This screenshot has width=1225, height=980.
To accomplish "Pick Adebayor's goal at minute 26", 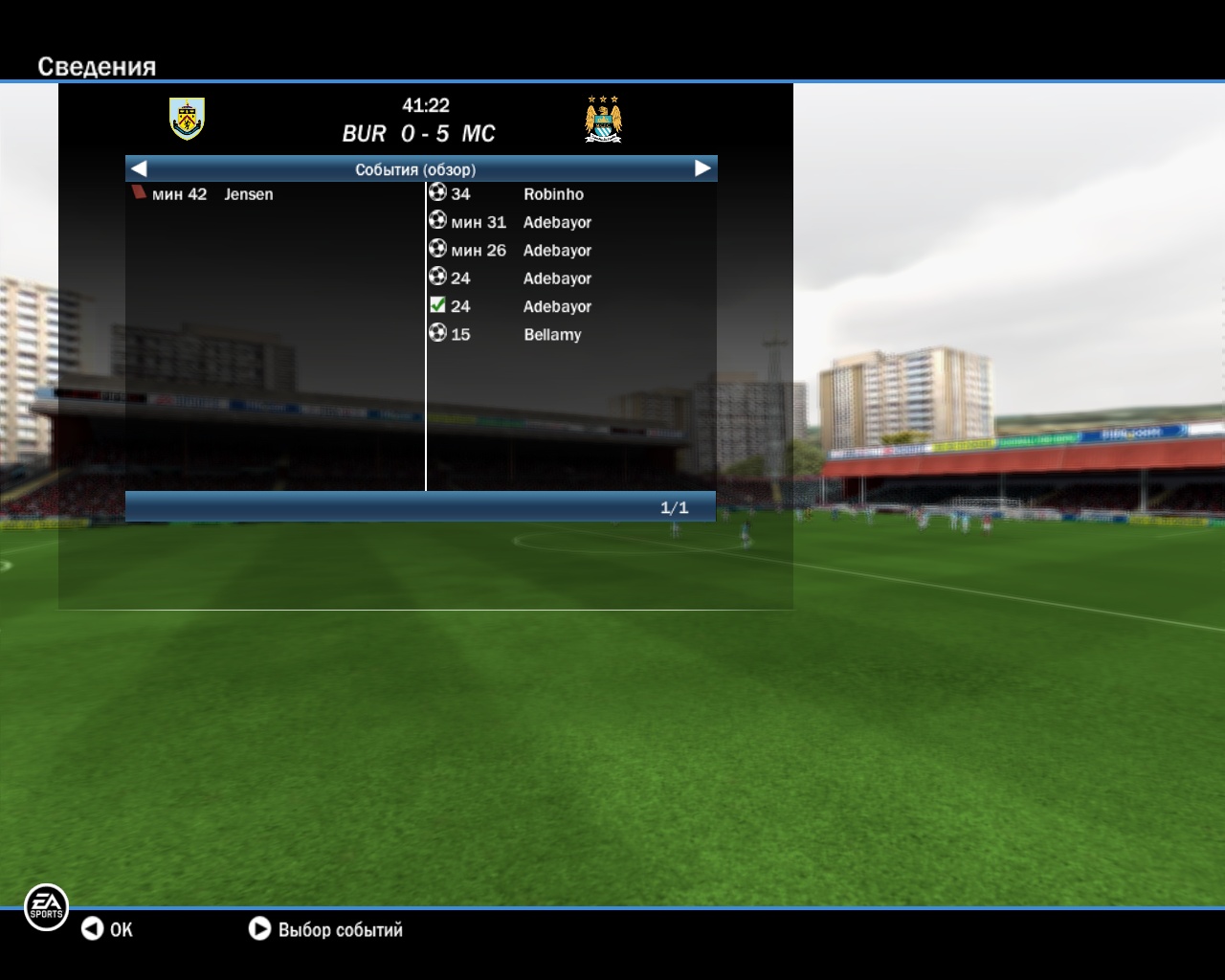I will click(510, 250).
